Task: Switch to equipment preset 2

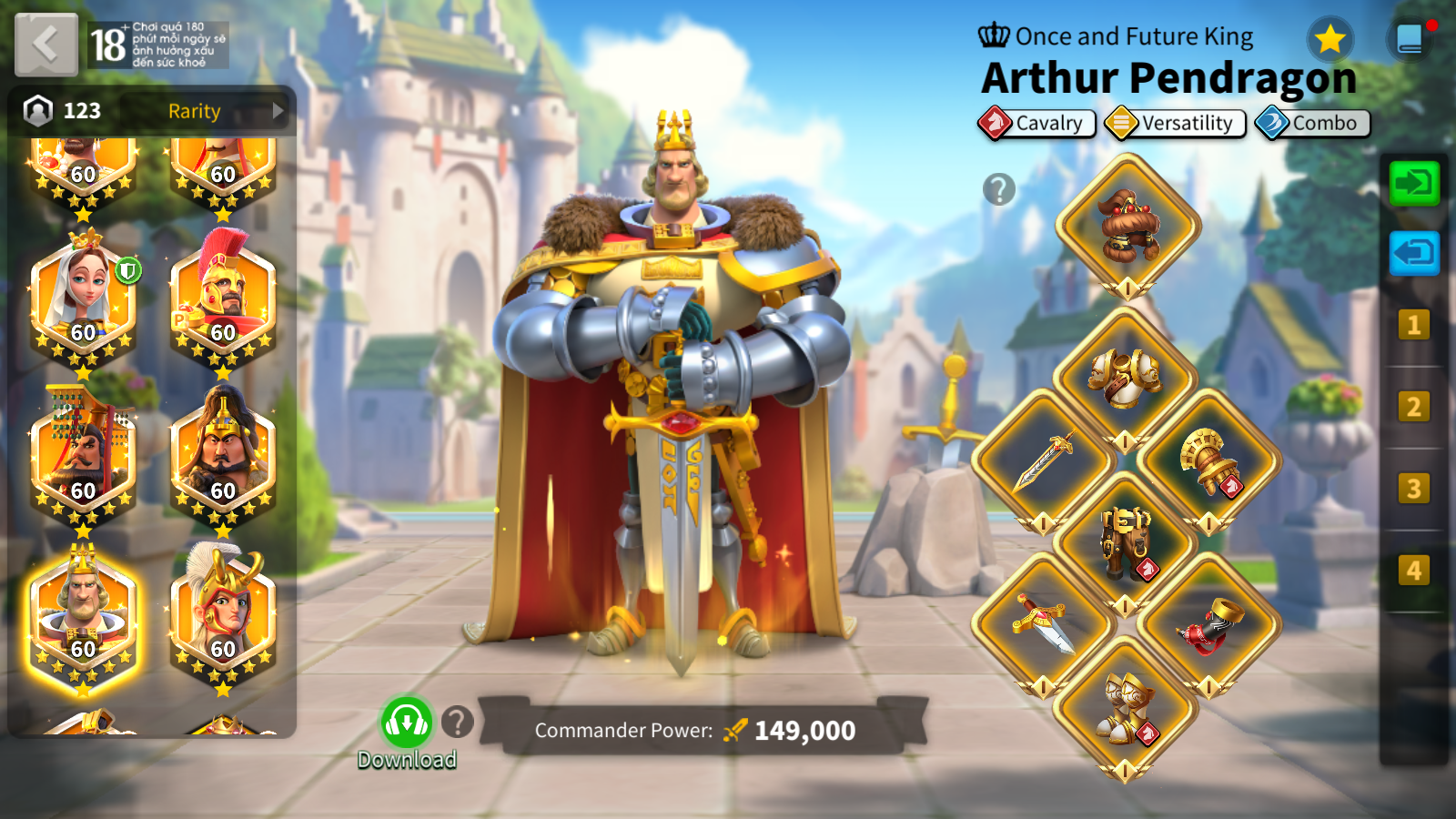Action: tap(1413, 407)
